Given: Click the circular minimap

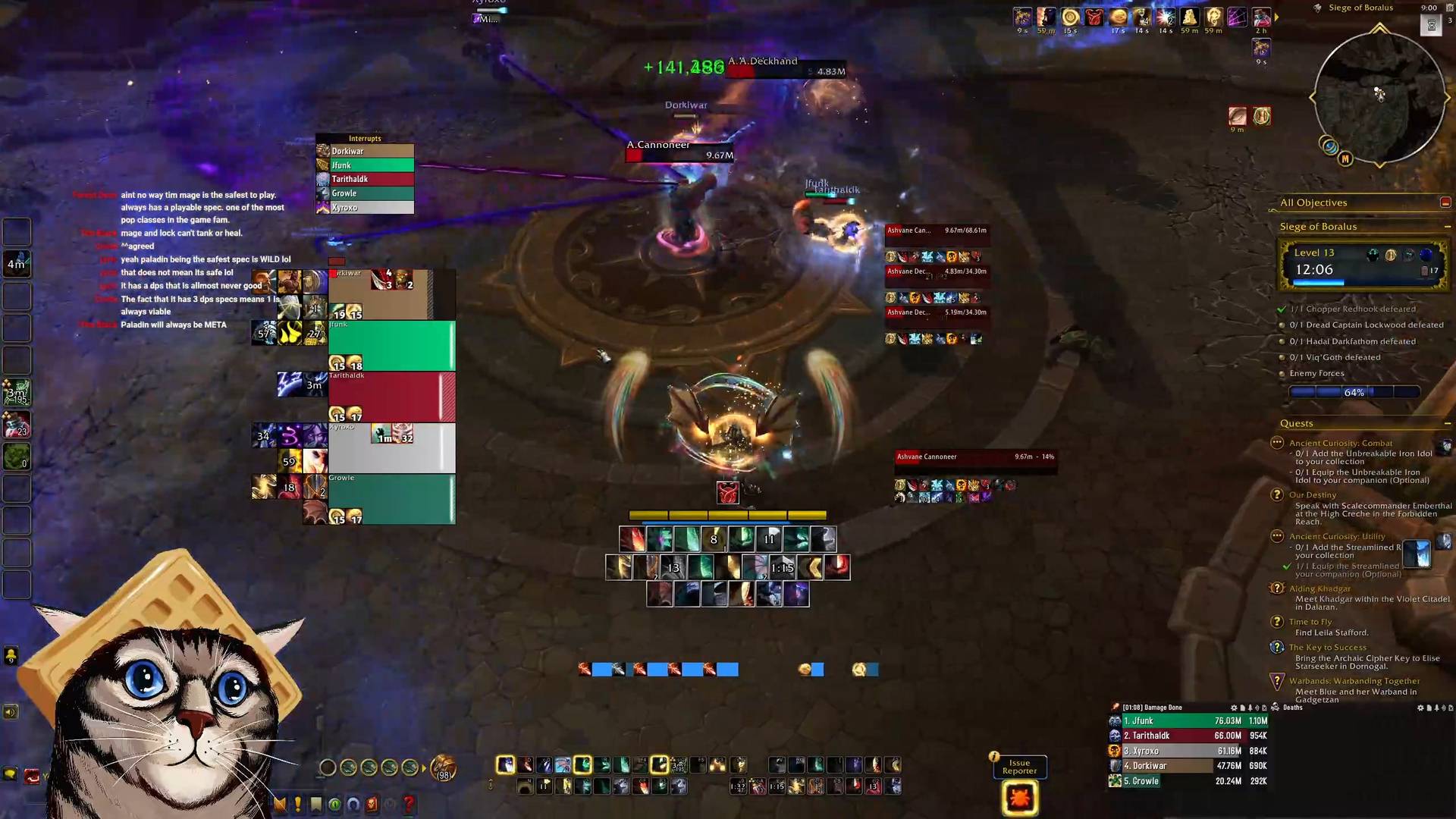Looking at the screenshot, I should click(x=1379, y=97).
